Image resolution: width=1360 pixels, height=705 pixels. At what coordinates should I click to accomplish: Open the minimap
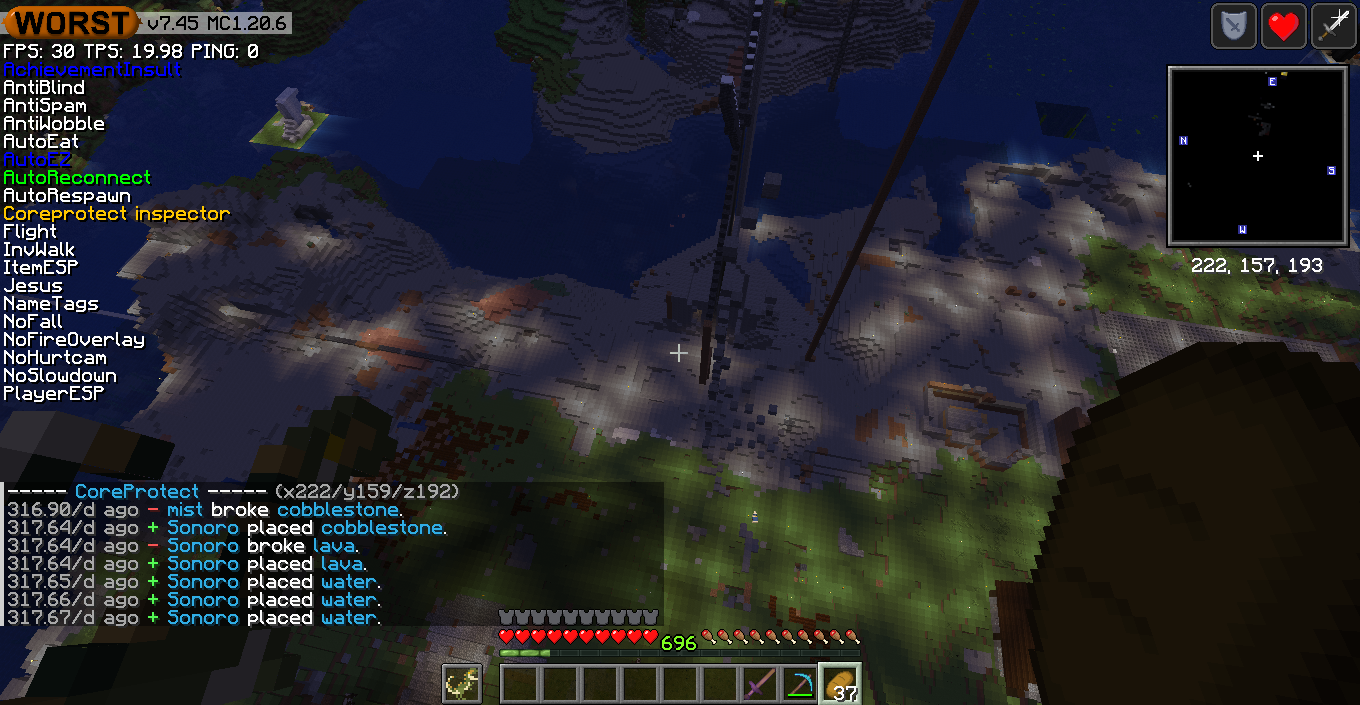[1257, 156]
